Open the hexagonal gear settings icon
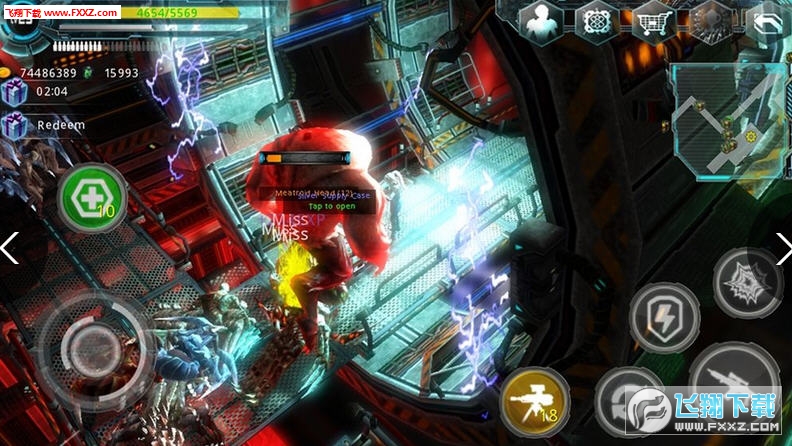The height and width of the screenshot is (446, 792). (x=711, y=21)
